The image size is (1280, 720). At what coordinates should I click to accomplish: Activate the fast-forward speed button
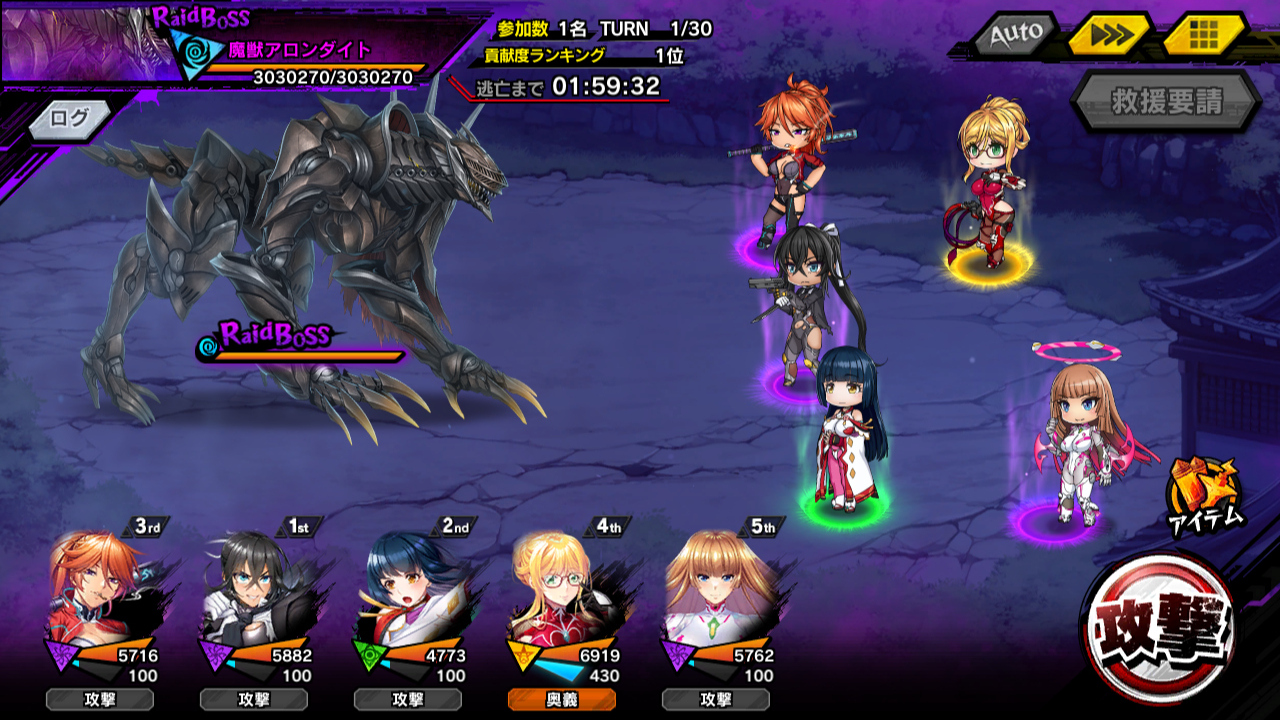[x=1109, y=35]
